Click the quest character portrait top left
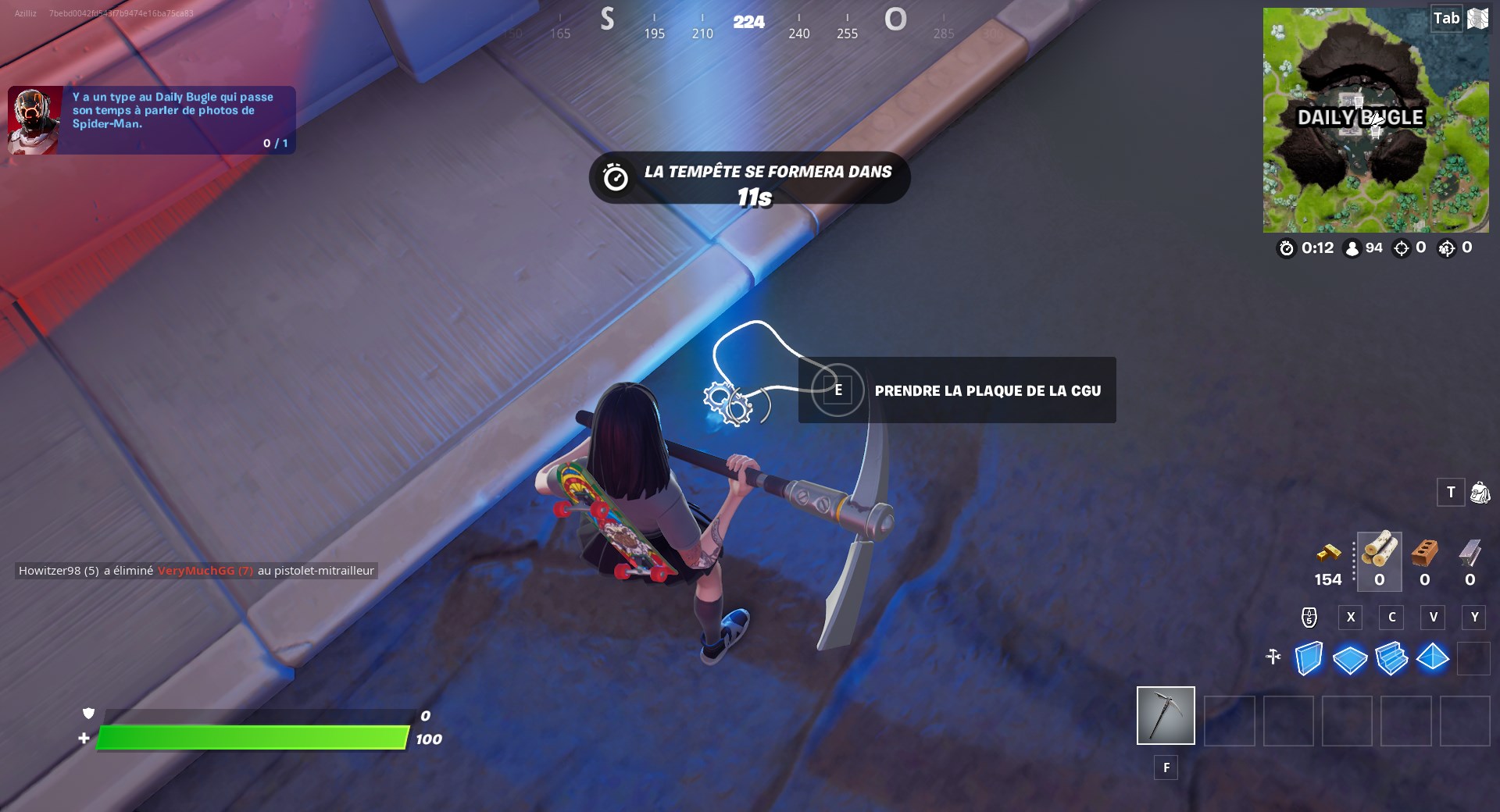 pos(33,119)
